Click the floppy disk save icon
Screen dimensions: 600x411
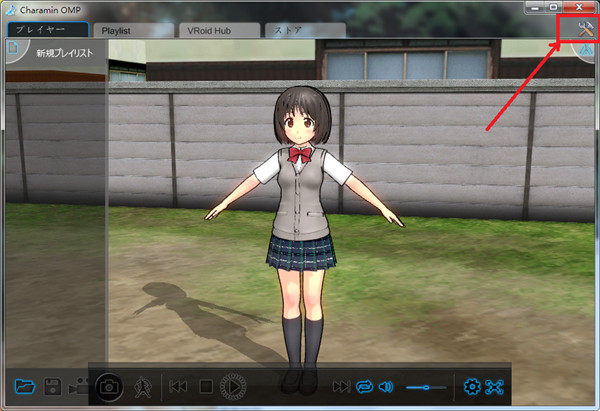point(53,386)
